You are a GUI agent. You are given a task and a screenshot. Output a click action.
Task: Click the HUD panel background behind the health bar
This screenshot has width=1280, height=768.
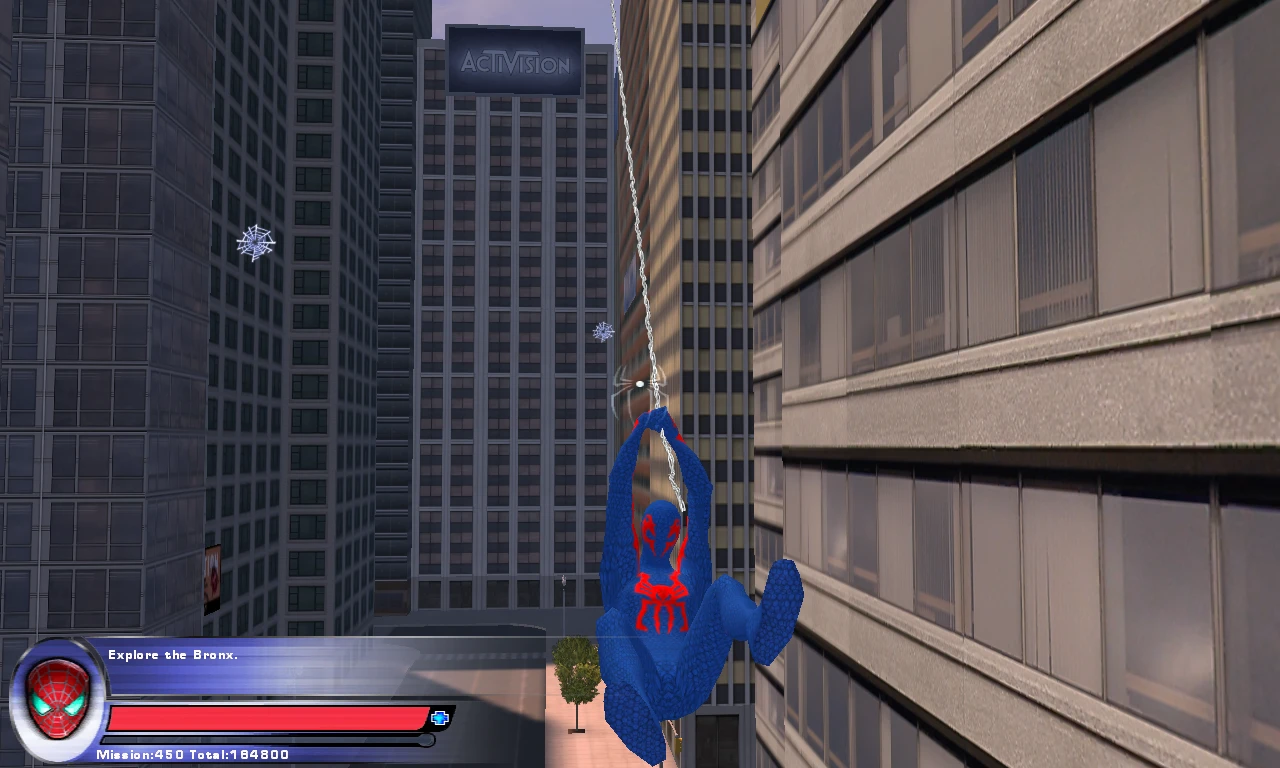click(330, 680)
